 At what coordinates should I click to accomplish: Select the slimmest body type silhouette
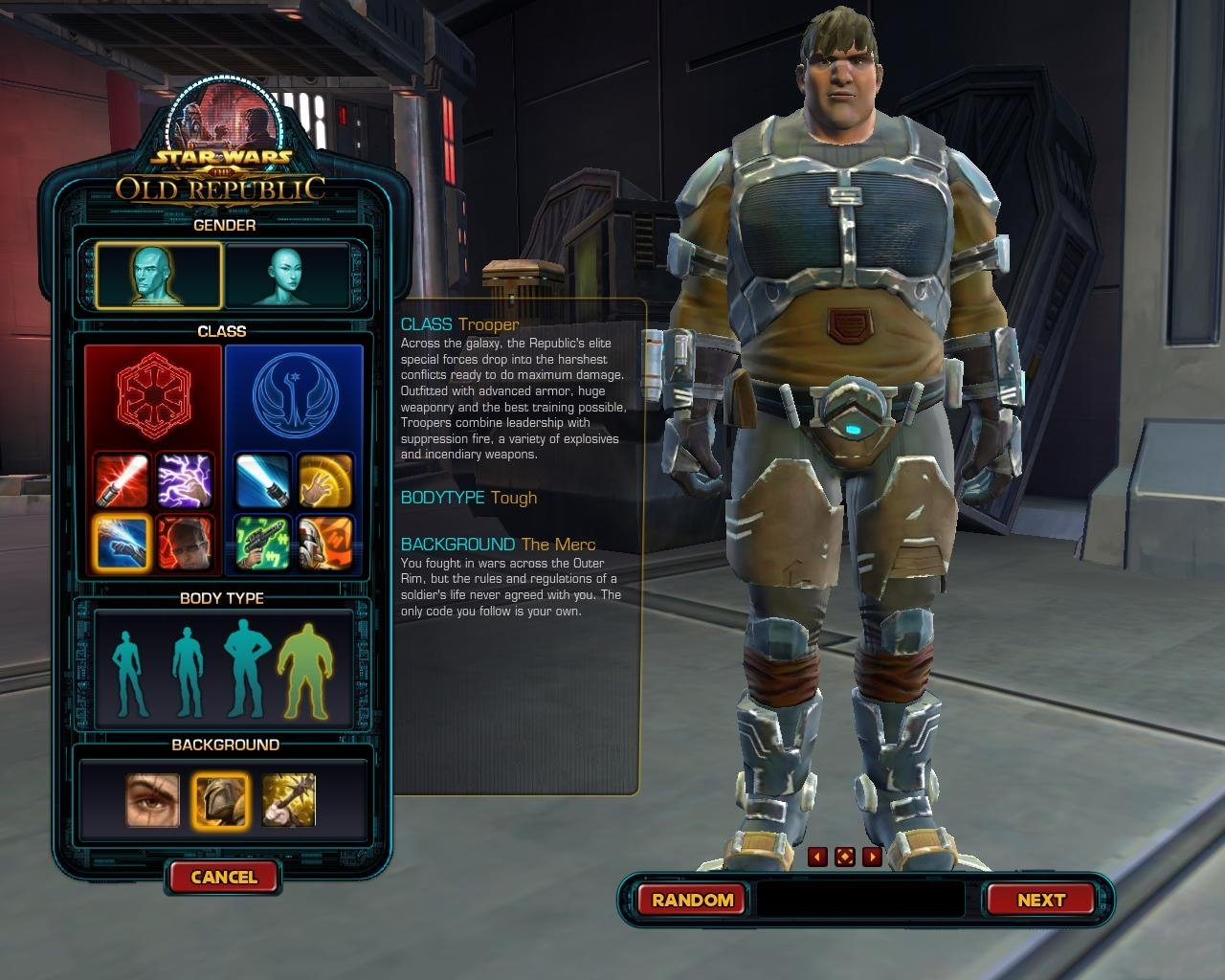[x=127, y=672]
